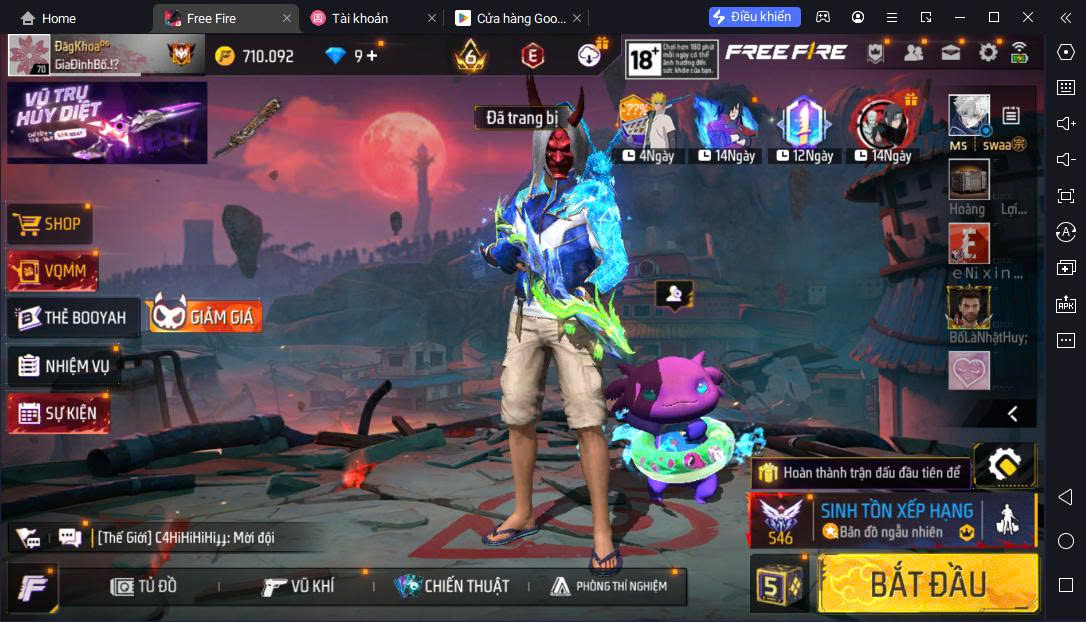Open the Vũ Trụ Hủy Diệt banner
The width and height of the screenshot is (1086, 622).
[x=107, y=122]
